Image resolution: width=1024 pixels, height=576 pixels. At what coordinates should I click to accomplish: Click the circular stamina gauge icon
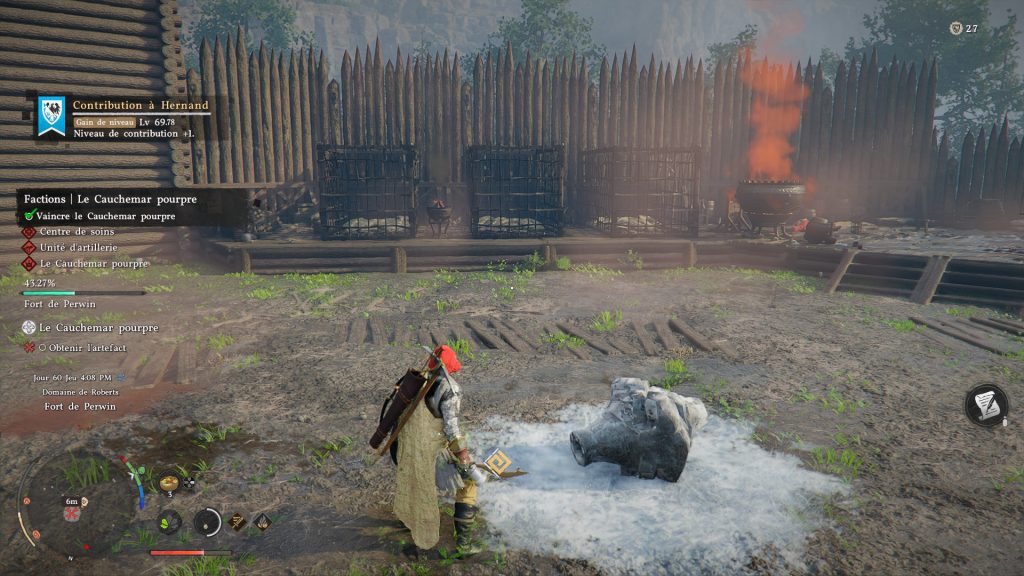(x=207, y=521)
